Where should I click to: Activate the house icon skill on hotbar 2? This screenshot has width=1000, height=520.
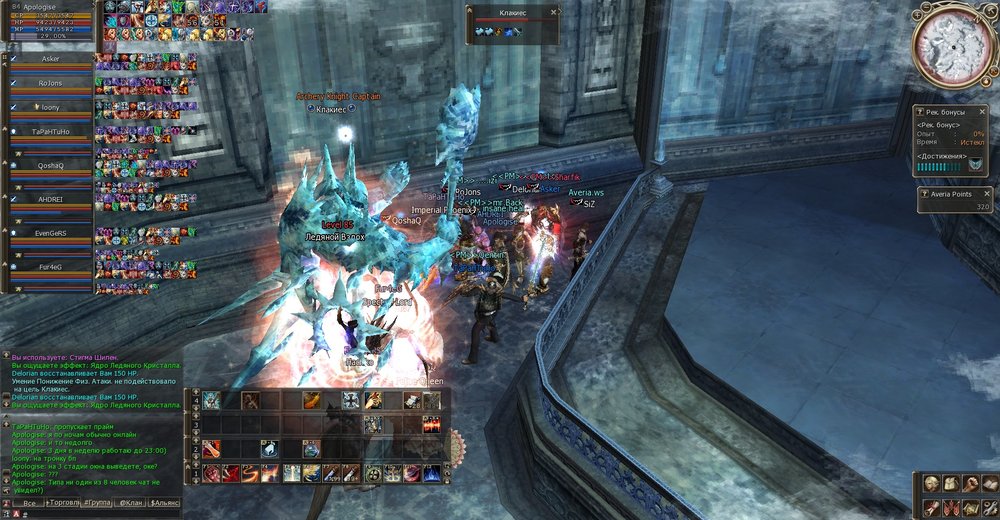click(269, 450)
